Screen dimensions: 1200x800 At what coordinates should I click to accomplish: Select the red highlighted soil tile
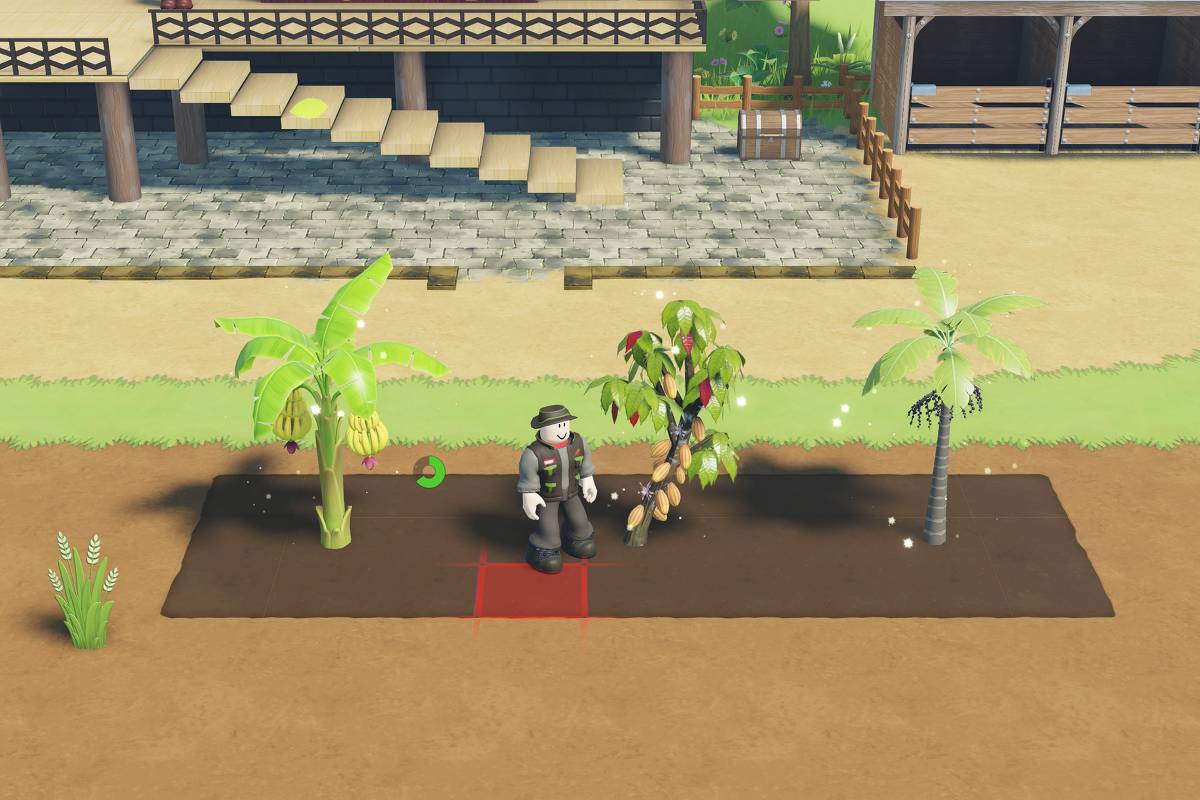[528, 592]
